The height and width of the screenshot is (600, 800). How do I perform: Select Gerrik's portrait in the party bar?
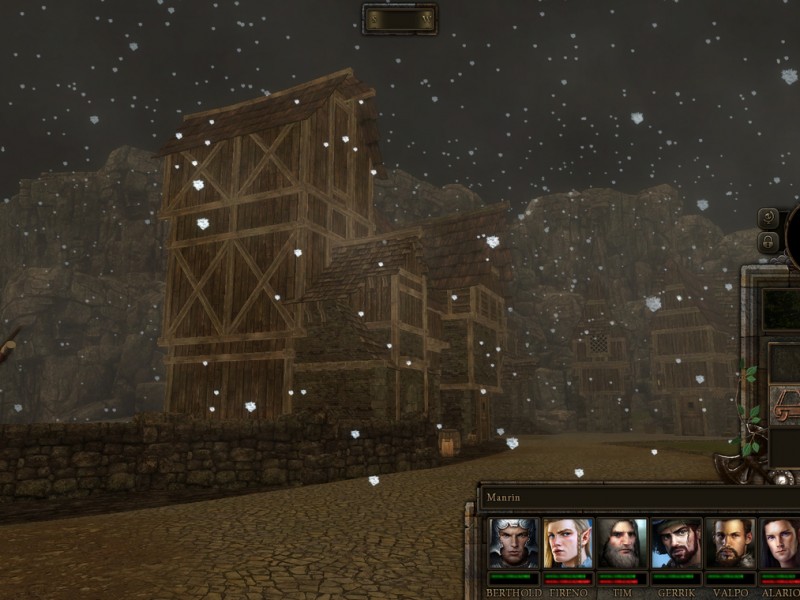coord(676,543)
